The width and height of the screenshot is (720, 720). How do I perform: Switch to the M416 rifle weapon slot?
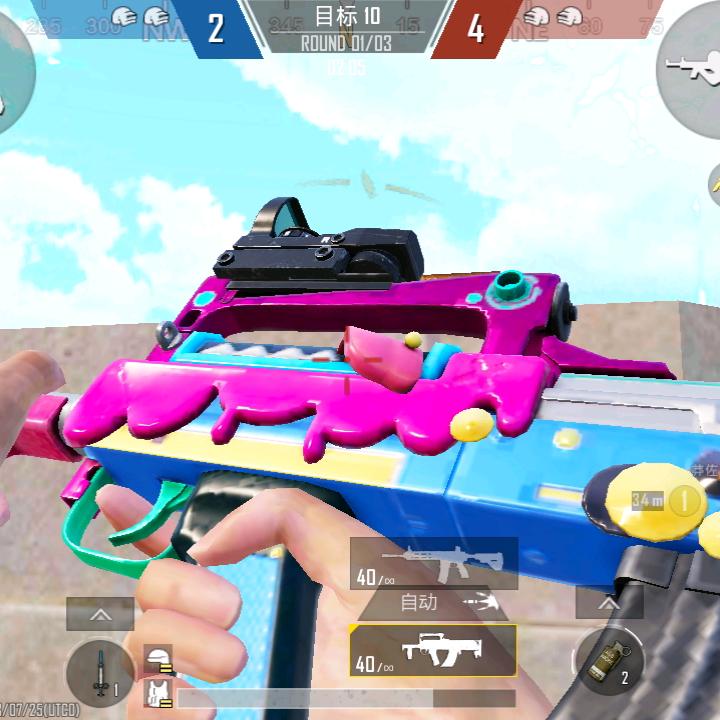click(x=434, y=563)
